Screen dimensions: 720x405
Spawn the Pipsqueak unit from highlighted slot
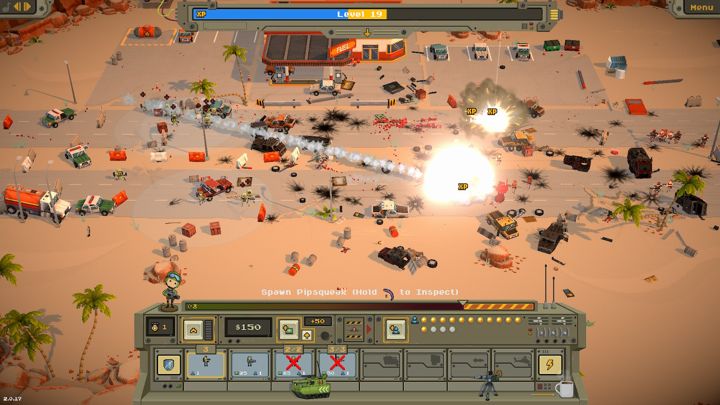tap(205, 364)
